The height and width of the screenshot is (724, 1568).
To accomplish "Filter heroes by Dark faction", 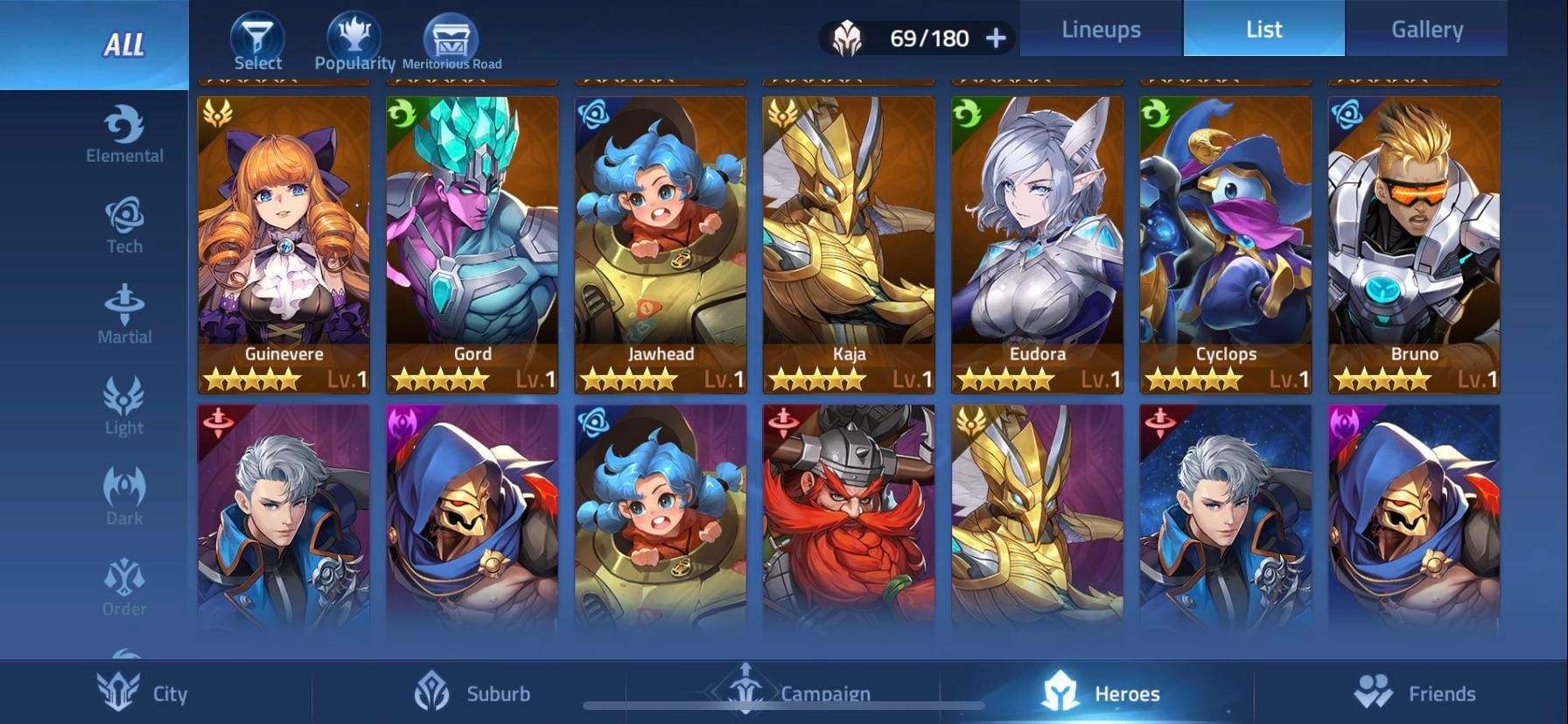I will [x=124, y=496].
